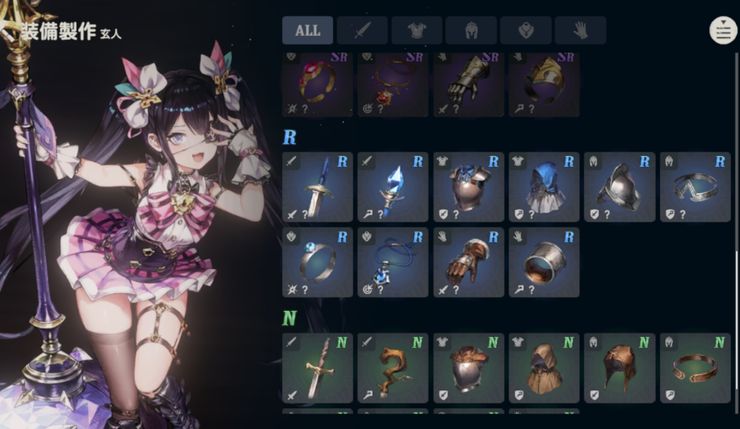Pick the R-rank blue hooded robe
The height and width of the screenshot is (429, 740).
coord(544,187)
